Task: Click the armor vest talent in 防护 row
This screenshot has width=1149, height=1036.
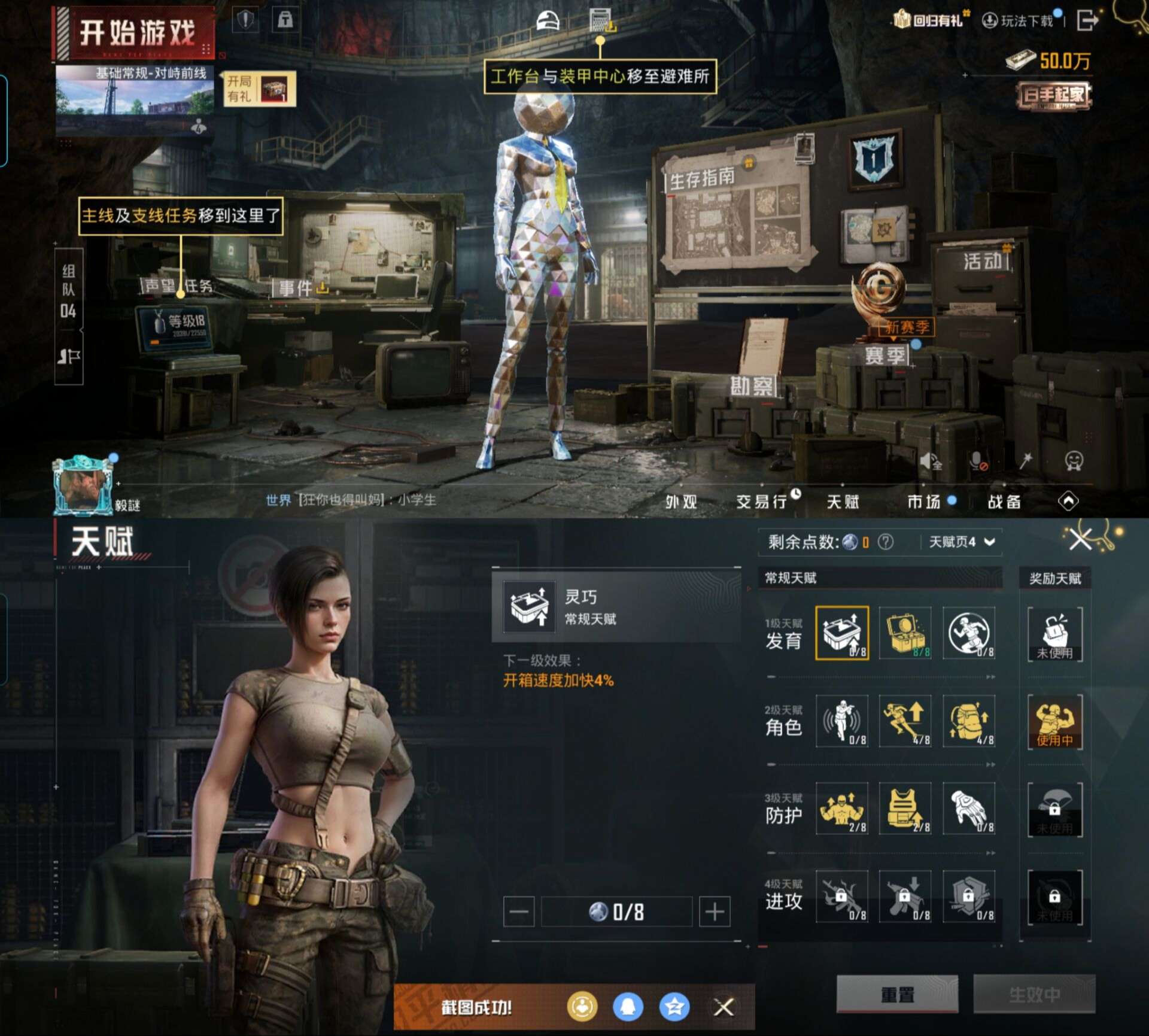Action: [x=905, y=810]
